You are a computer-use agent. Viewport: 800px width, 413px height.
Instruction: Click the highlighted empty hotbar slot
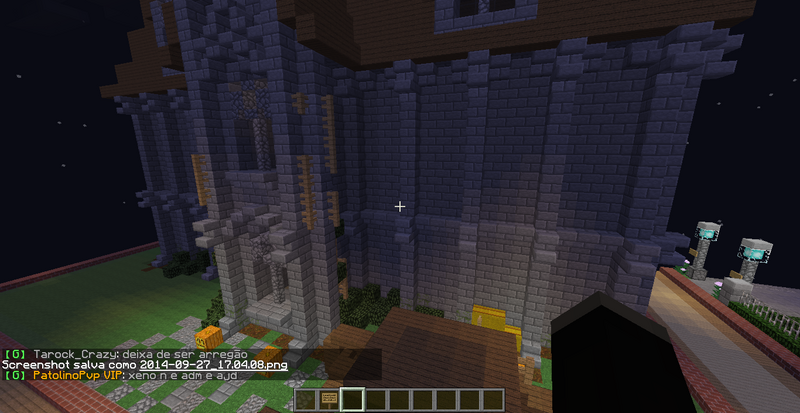[x=350, y=401]
